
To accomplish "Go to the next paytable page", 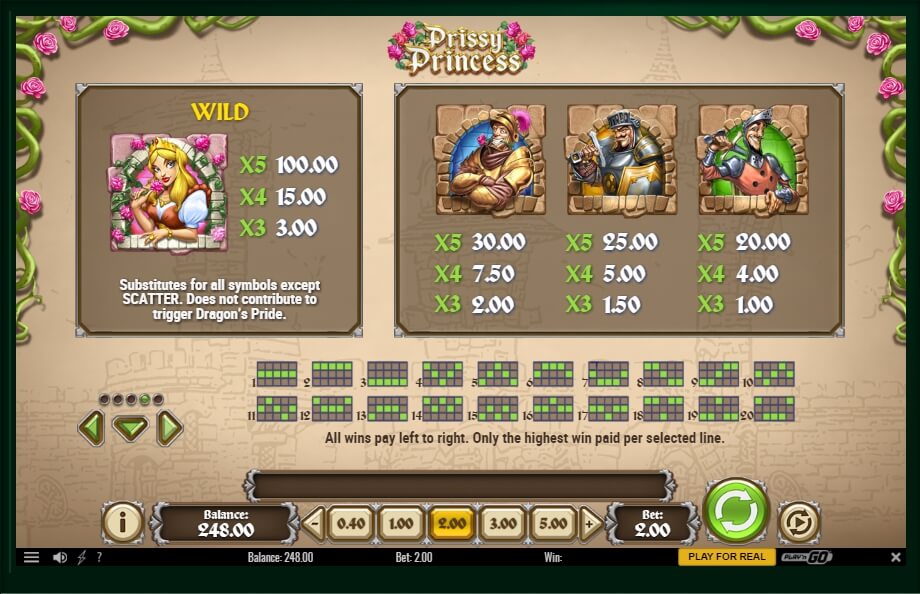I will click(170, 429).
